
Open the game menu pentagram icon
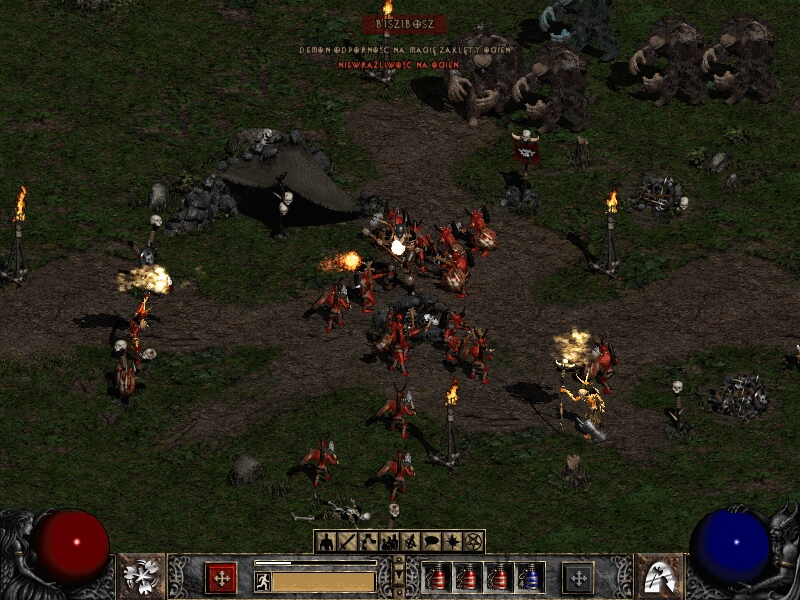(x=474, y=542)
